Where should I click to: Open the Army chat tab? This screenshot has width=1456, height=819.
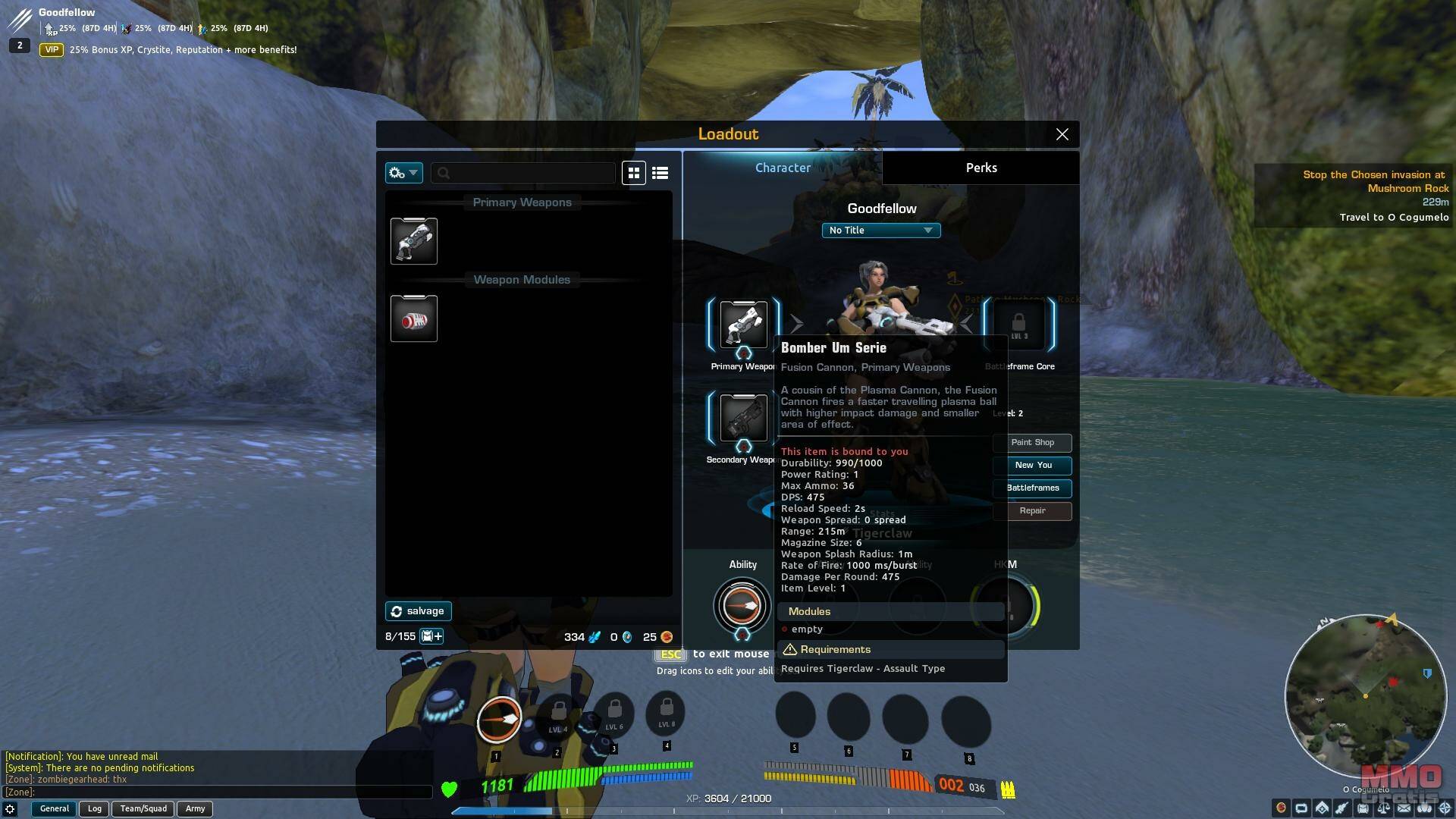click(195, 809)
